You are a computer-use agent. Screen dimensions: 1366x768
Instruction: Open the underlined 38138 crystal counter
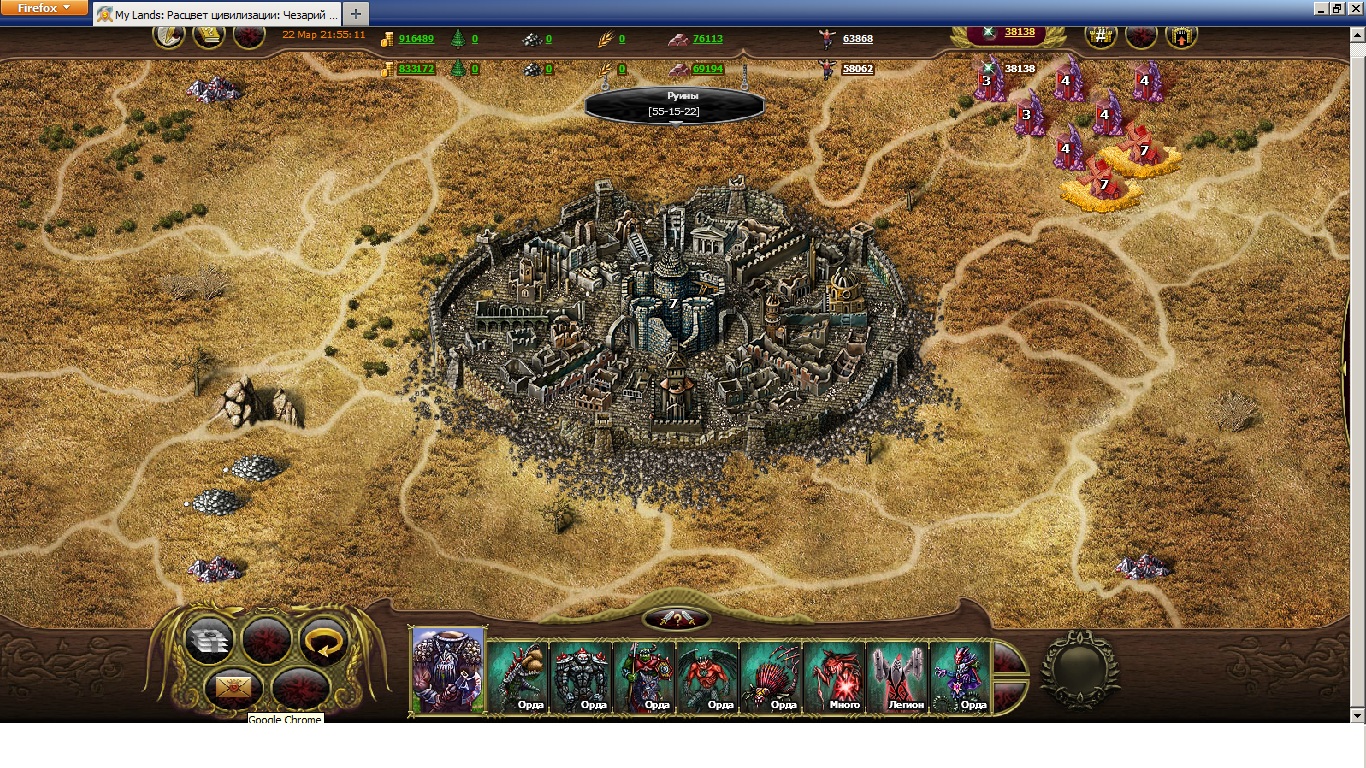(x=1019, y=32)
